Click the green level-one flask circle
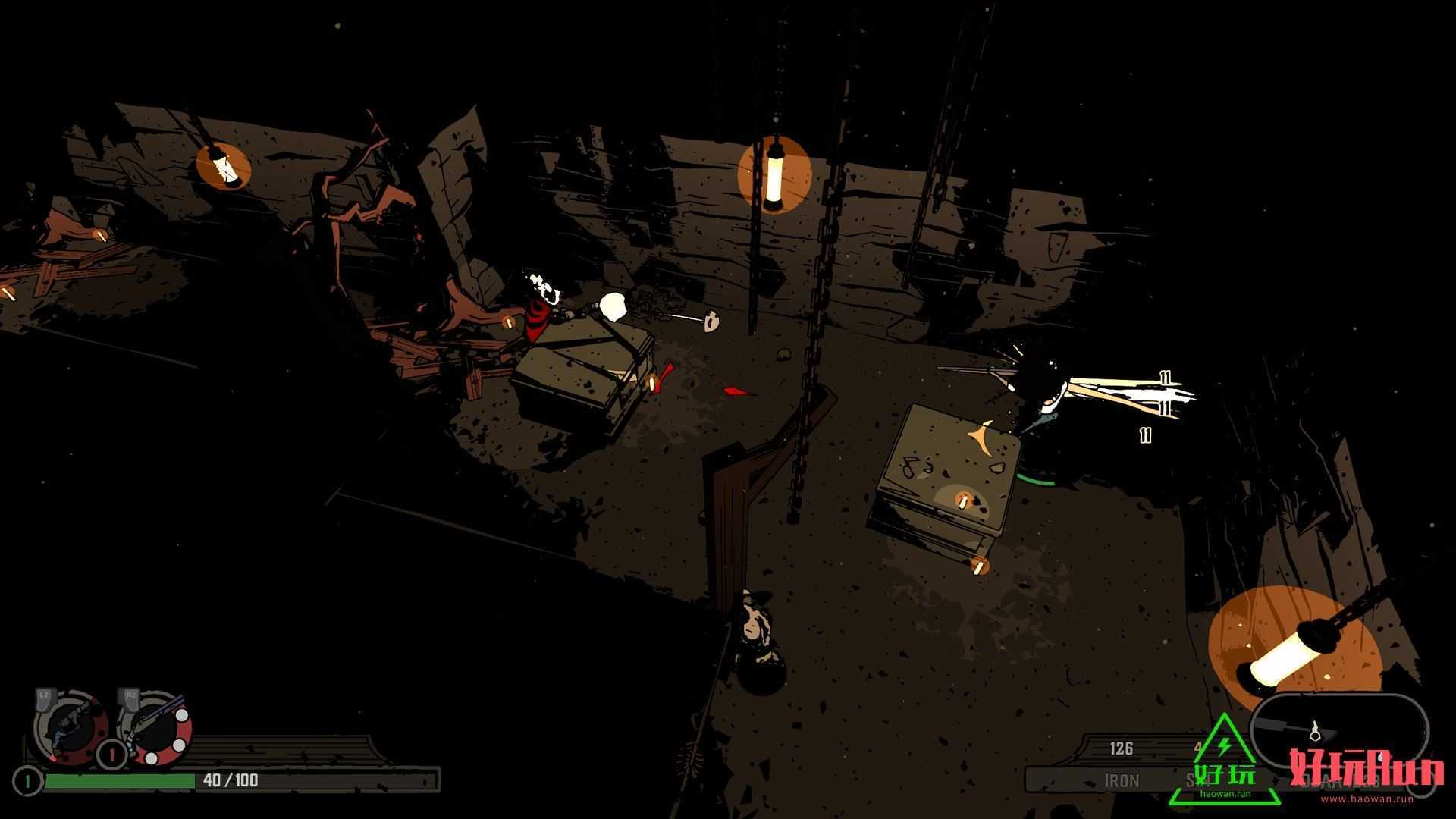The height and width of the screenshot is (819, 1456). point(27,781)
